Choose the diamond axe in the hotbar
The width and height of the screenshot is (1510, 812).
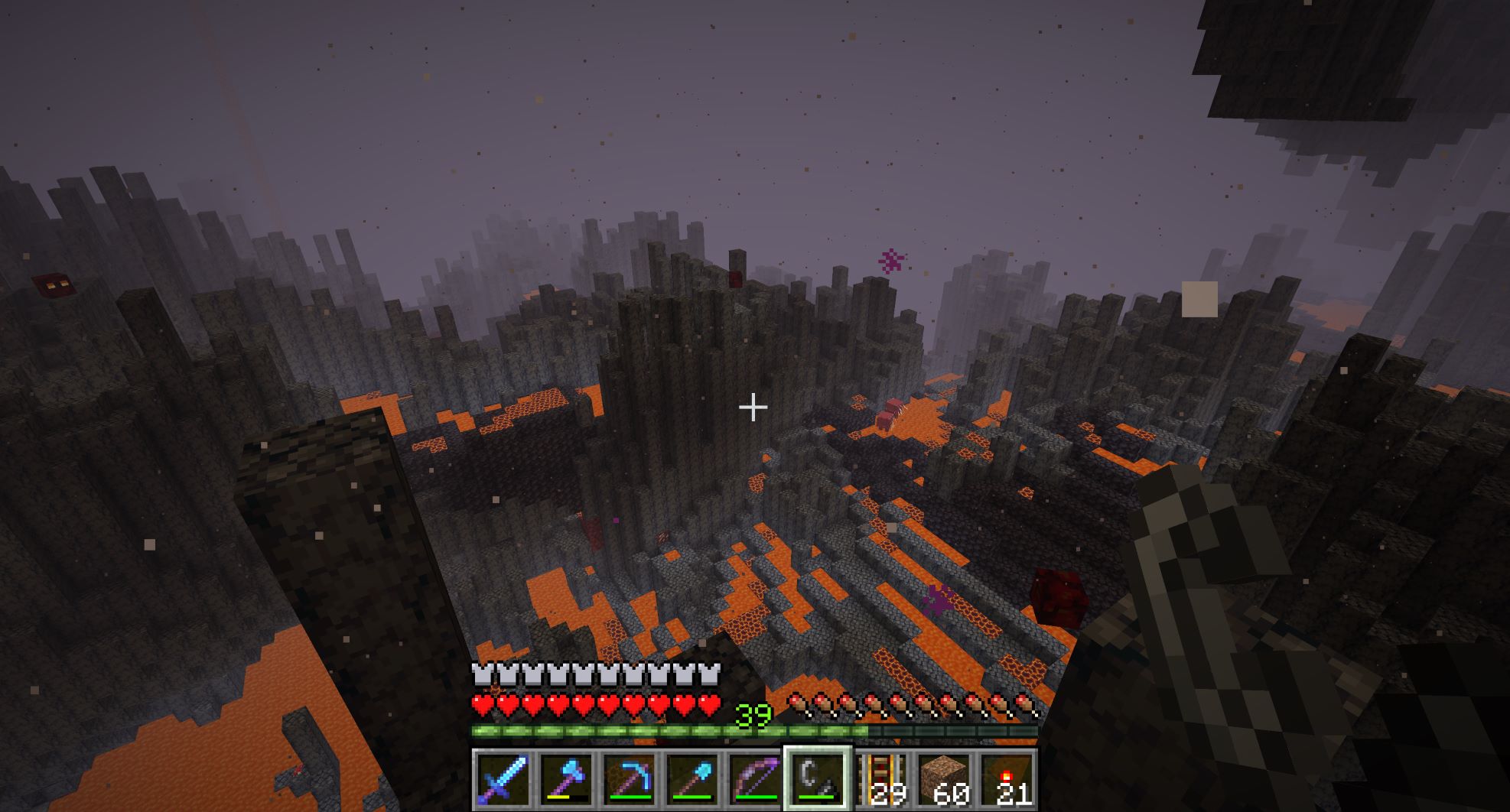point(566,779)
